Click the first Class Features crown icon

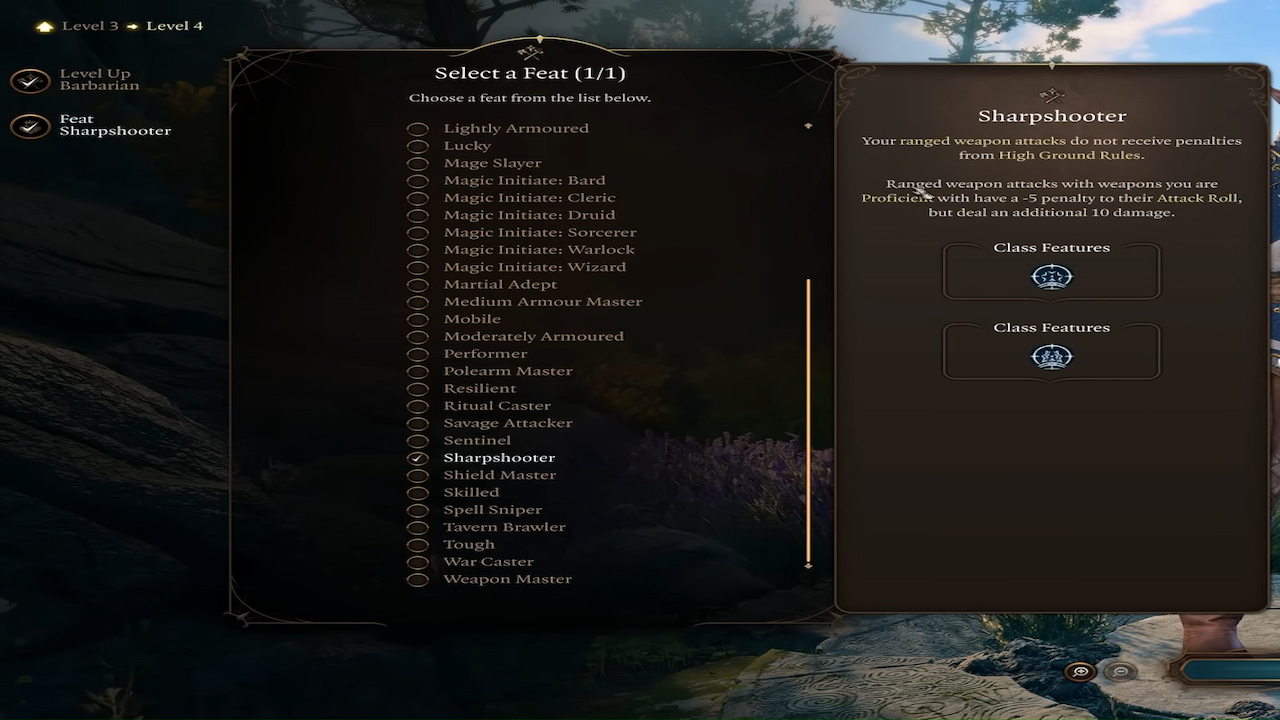1051,277
